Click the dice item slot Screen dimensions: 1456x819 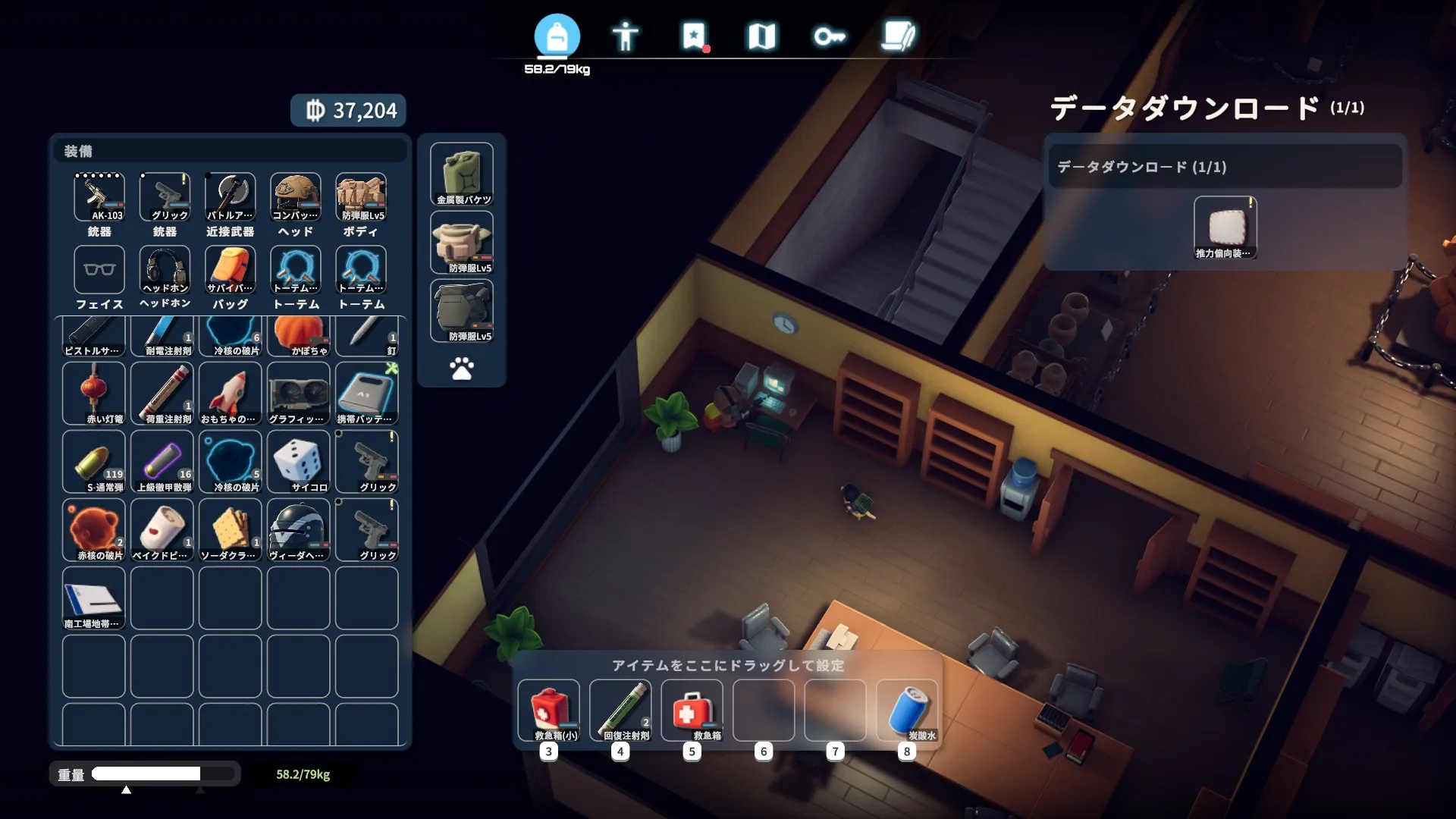pos(299,461)
